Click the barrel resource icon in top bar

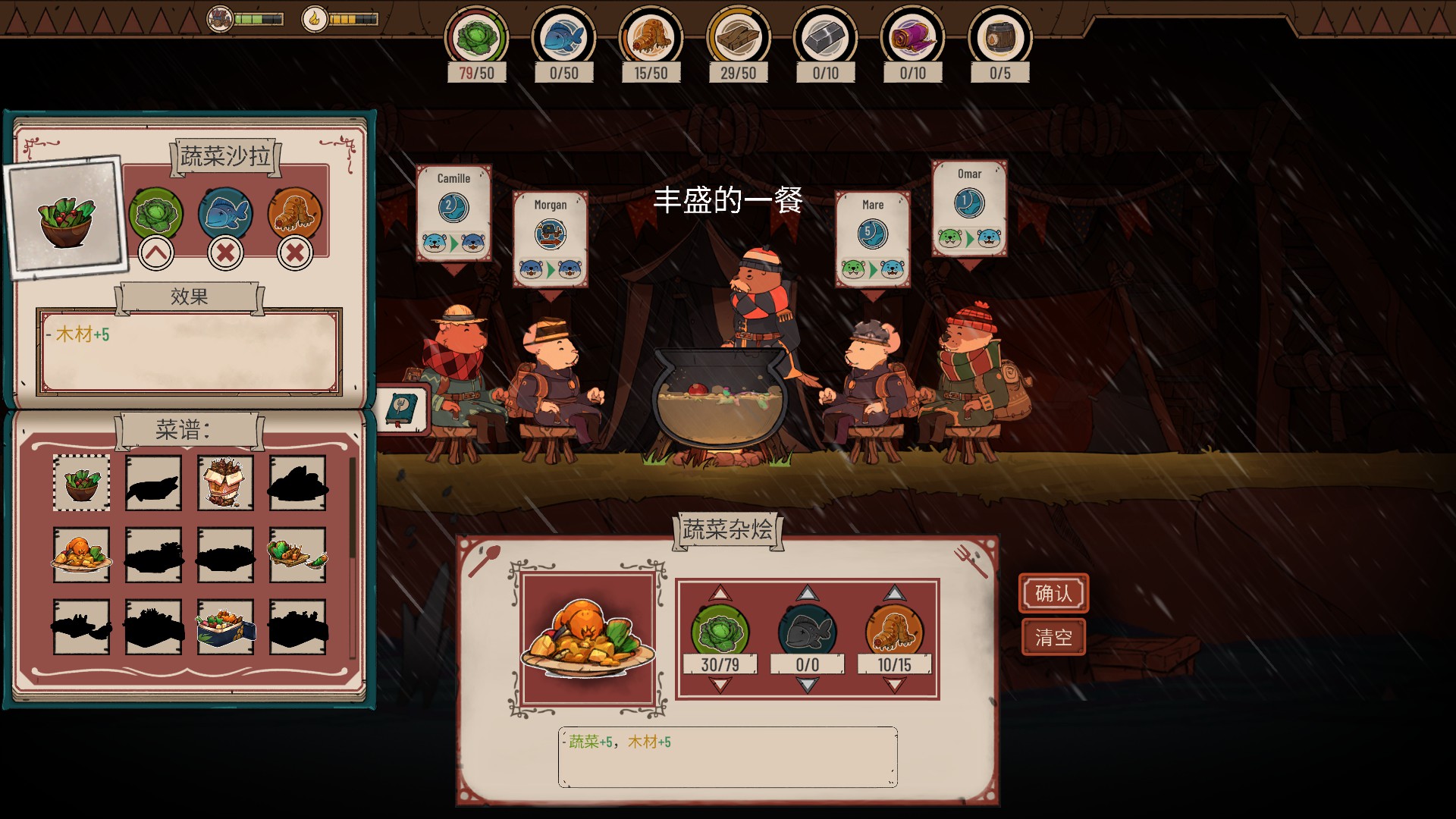tap(999, 36)
